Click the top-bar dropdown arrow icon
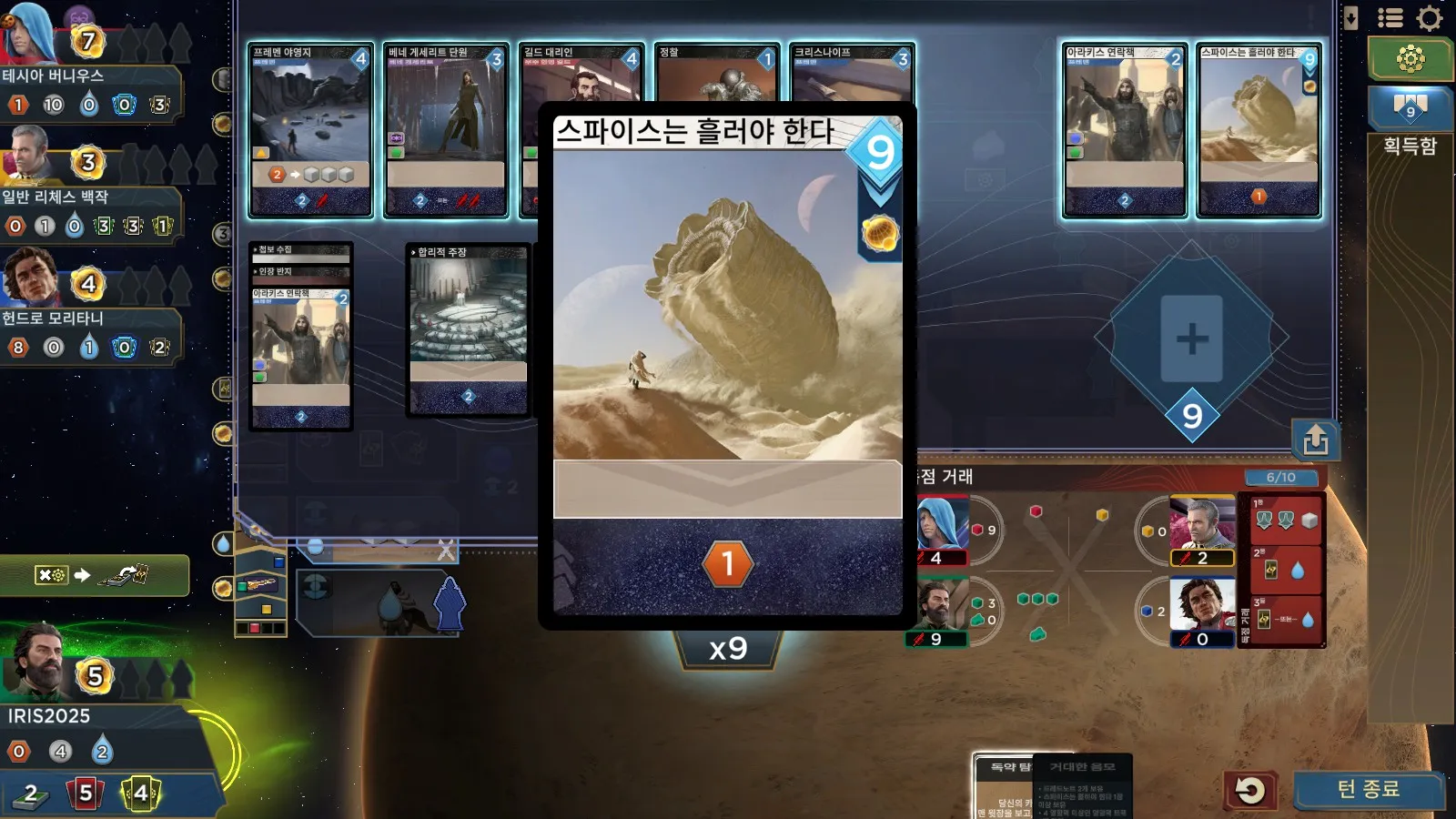This screenshot has height=819, width=1456. [x=1350, y=18]
